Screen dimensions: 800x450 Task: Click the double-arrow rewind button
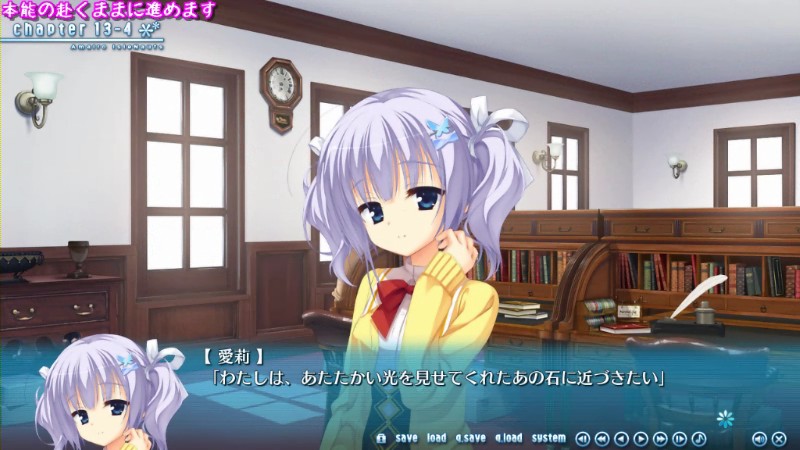(602, 438)
